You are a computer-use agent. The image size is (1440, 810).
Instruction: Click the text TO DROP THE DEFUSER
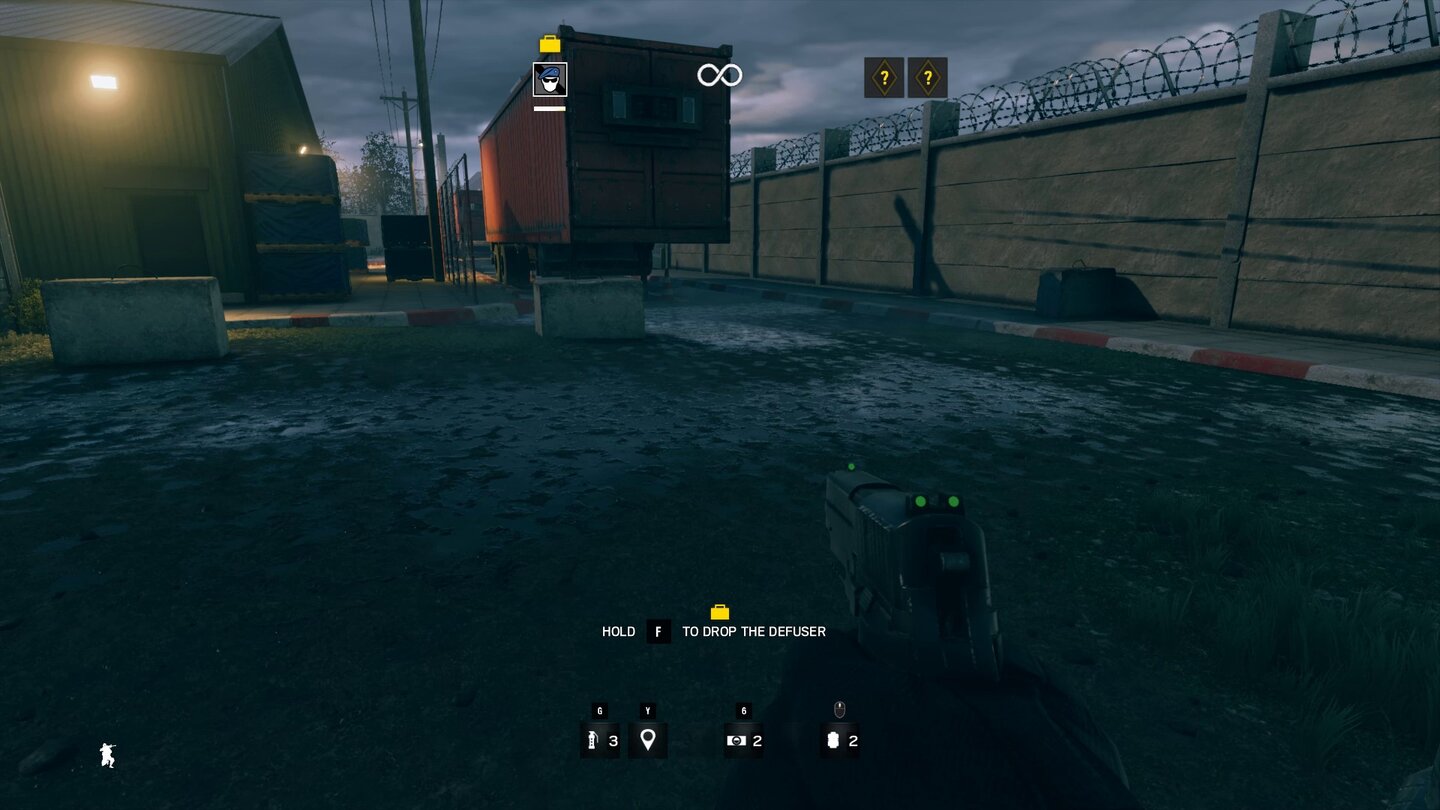pos(754,631)
